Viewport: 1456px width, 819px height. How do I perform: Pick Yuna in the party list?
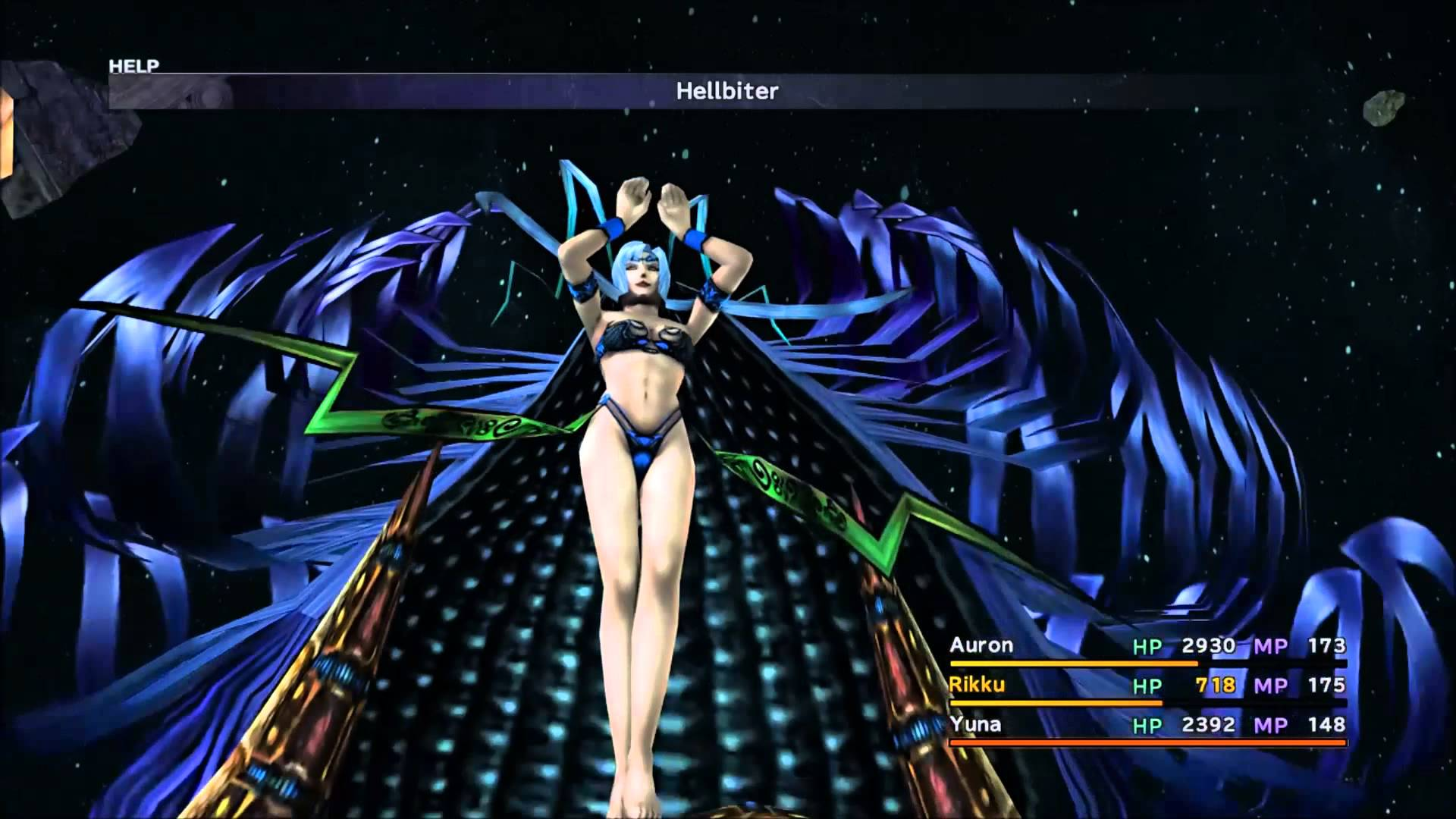click(975, 724)
